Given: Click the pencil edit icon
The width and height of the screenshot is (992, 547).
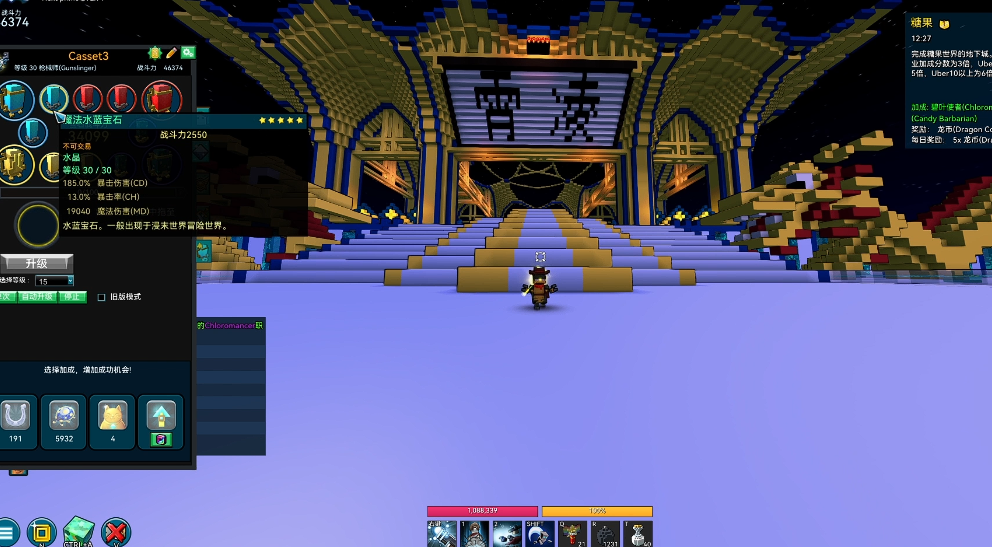Looking at the screenshot, I should pos(171,53).
